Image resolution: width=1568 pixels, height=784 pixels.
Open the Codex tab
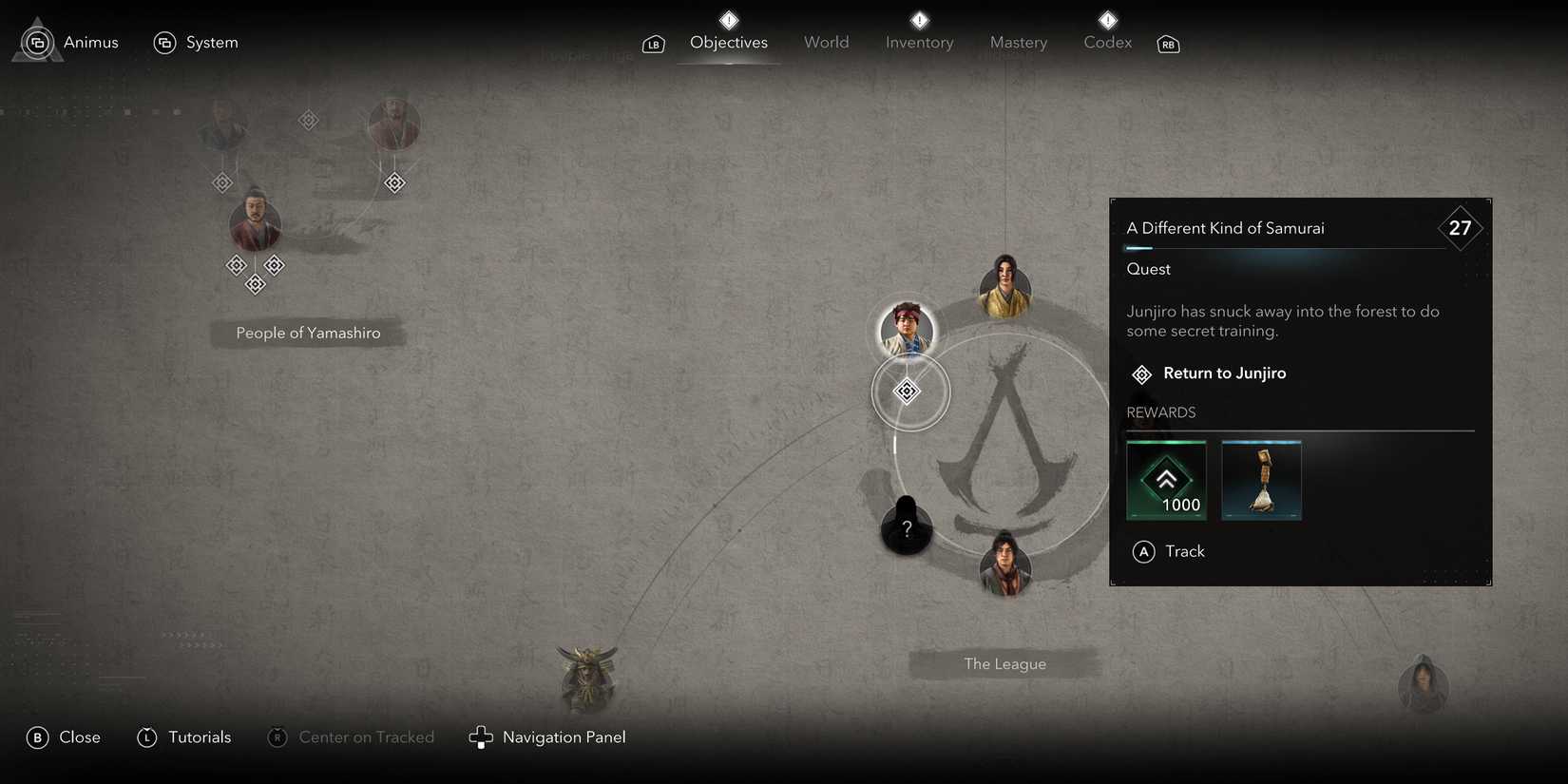[x=1107, y=43]
